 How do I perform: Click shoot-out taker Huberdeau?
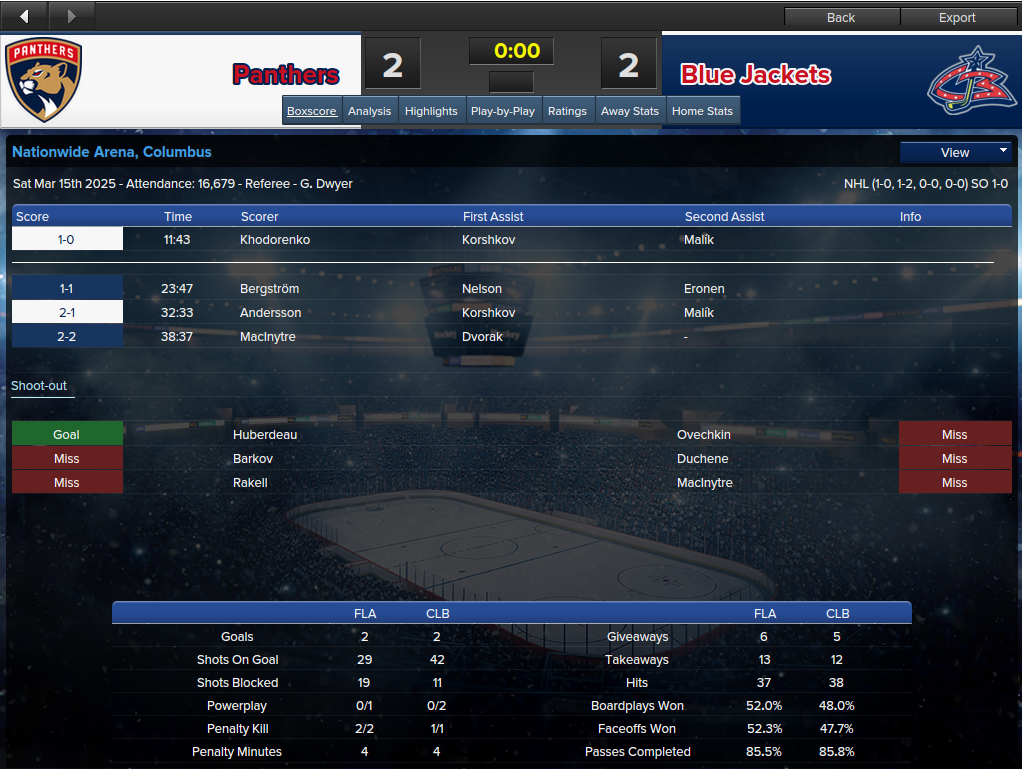pos(265,435)
